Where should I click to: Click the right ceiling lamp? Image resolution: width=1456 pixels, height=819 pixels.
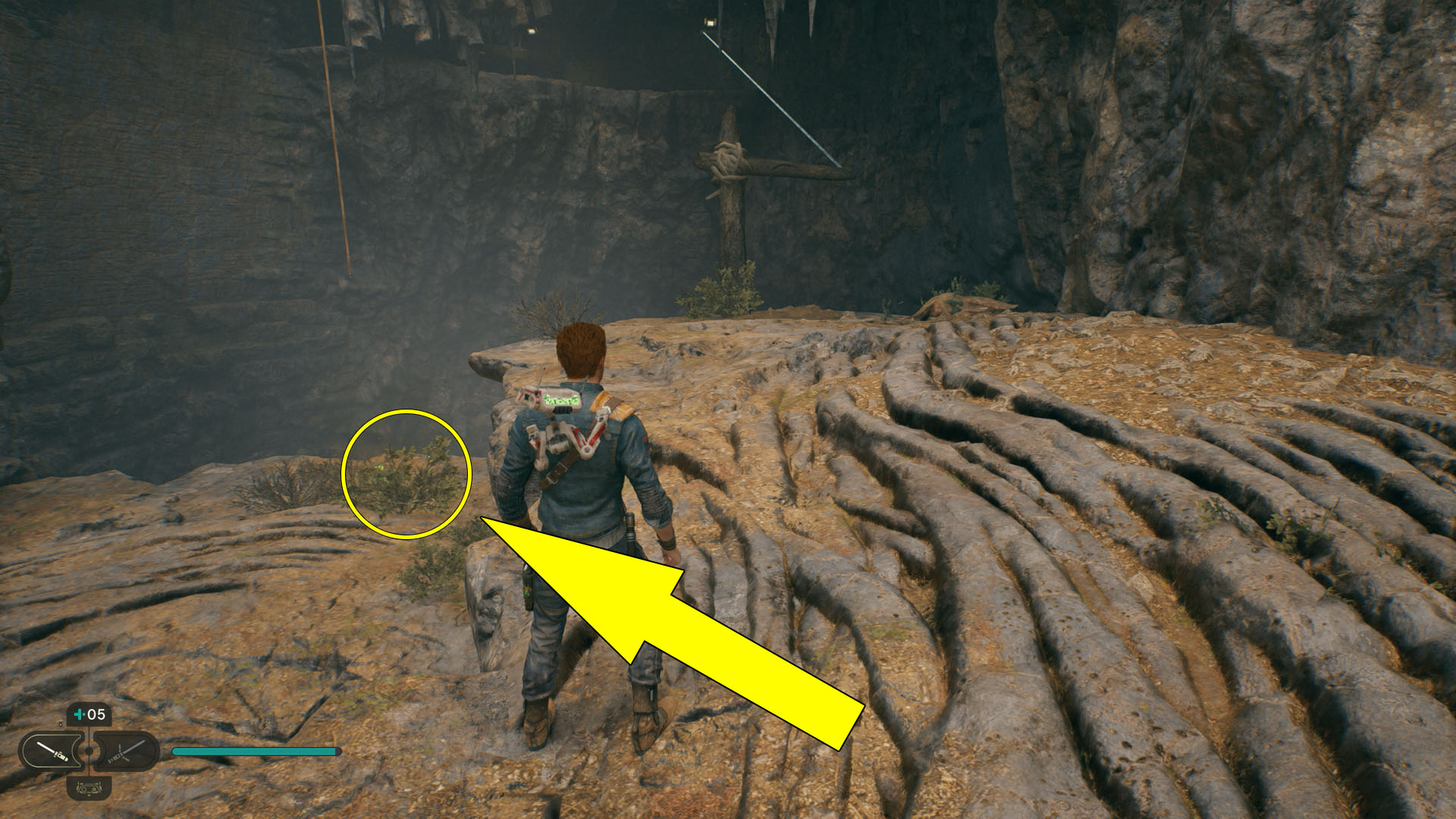tap(711, 23)
